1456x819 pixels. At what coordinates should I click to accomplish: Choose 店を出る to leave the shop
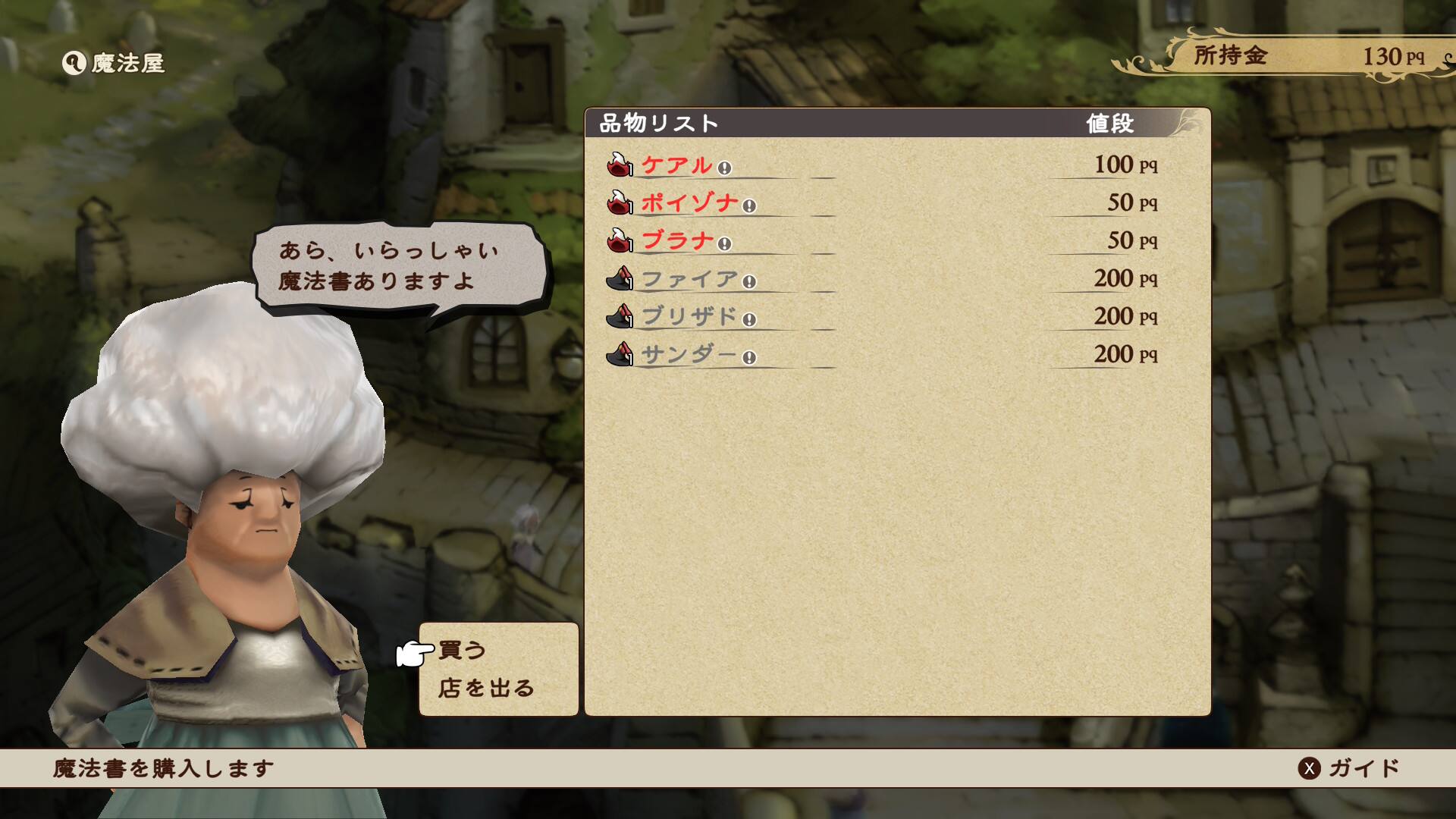[486, 688]
